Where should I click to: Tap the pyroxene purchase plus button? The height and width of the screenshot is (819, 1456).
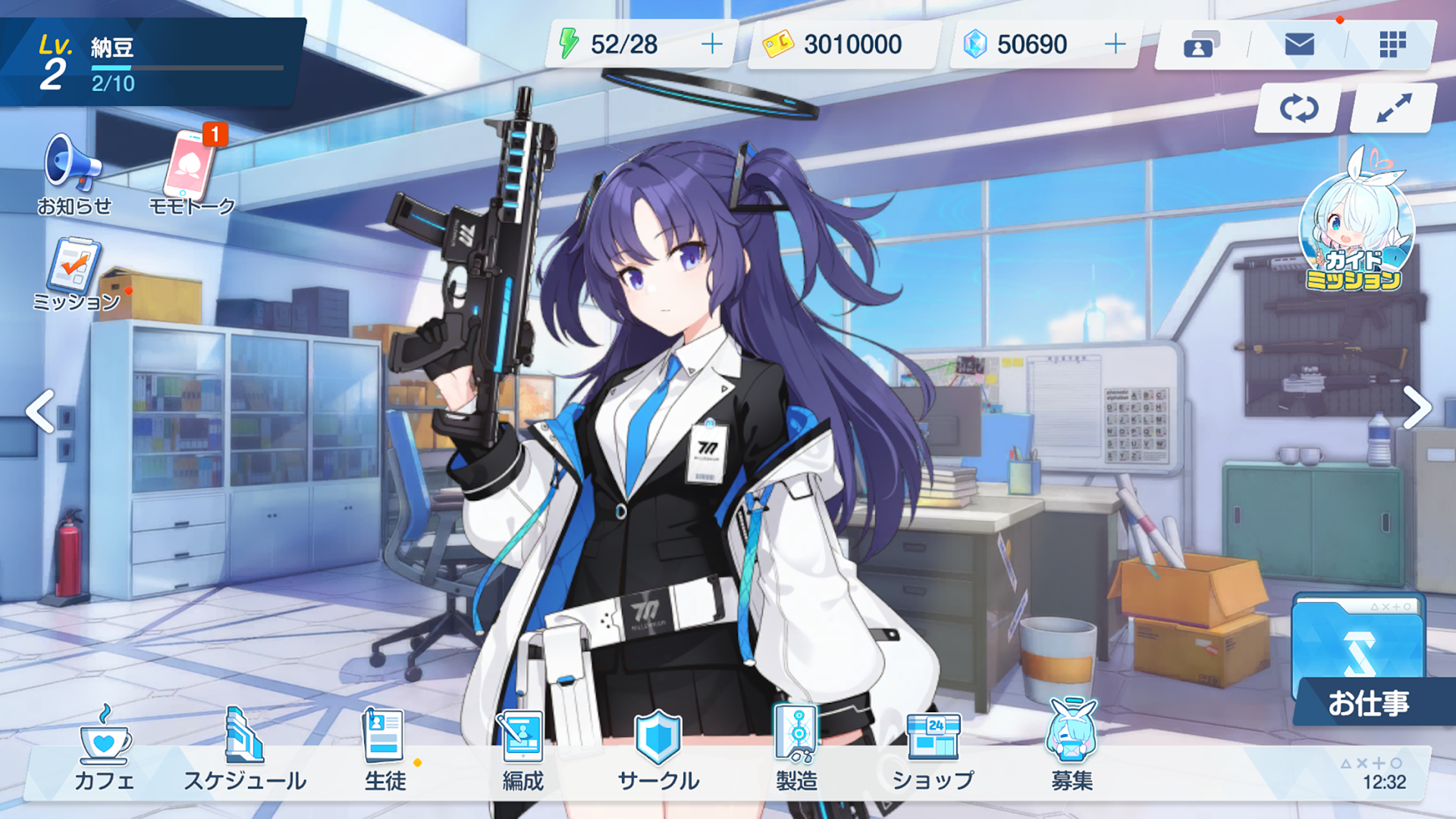[1114, 44]
